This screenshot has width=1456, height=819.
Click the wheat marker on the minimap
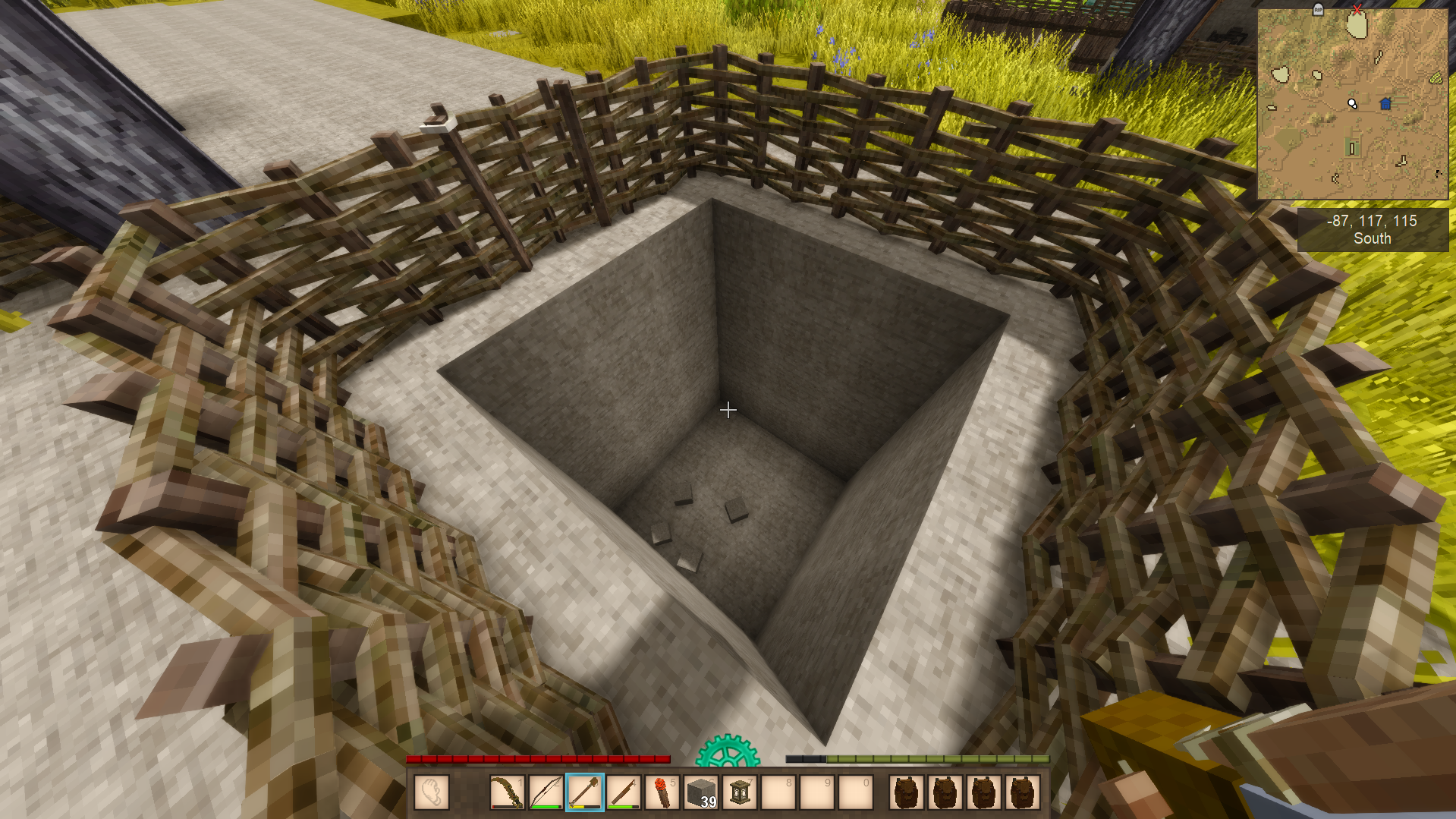click(1436, 77)
